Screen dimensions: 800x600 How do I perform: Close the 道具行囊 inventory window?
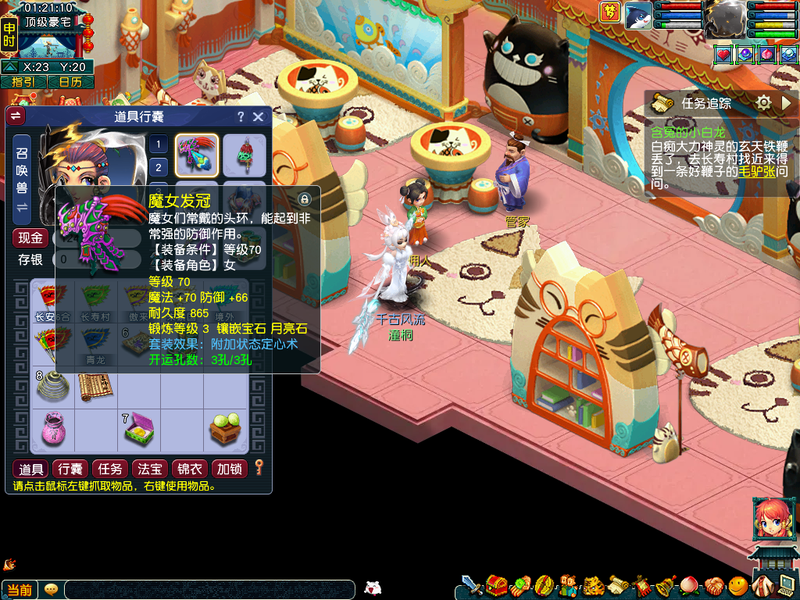pyautogui.click(x=258, y=117)
